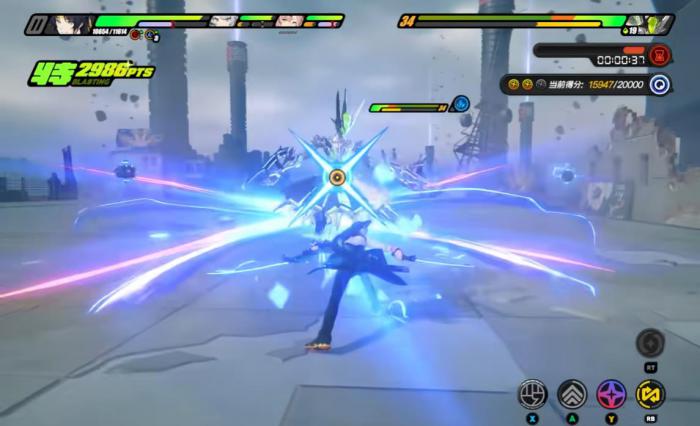Image resolution: width=700 pixels, height=426 pixels.
Task: Open the blue ring score objective icon
Action: click(659, 85)
